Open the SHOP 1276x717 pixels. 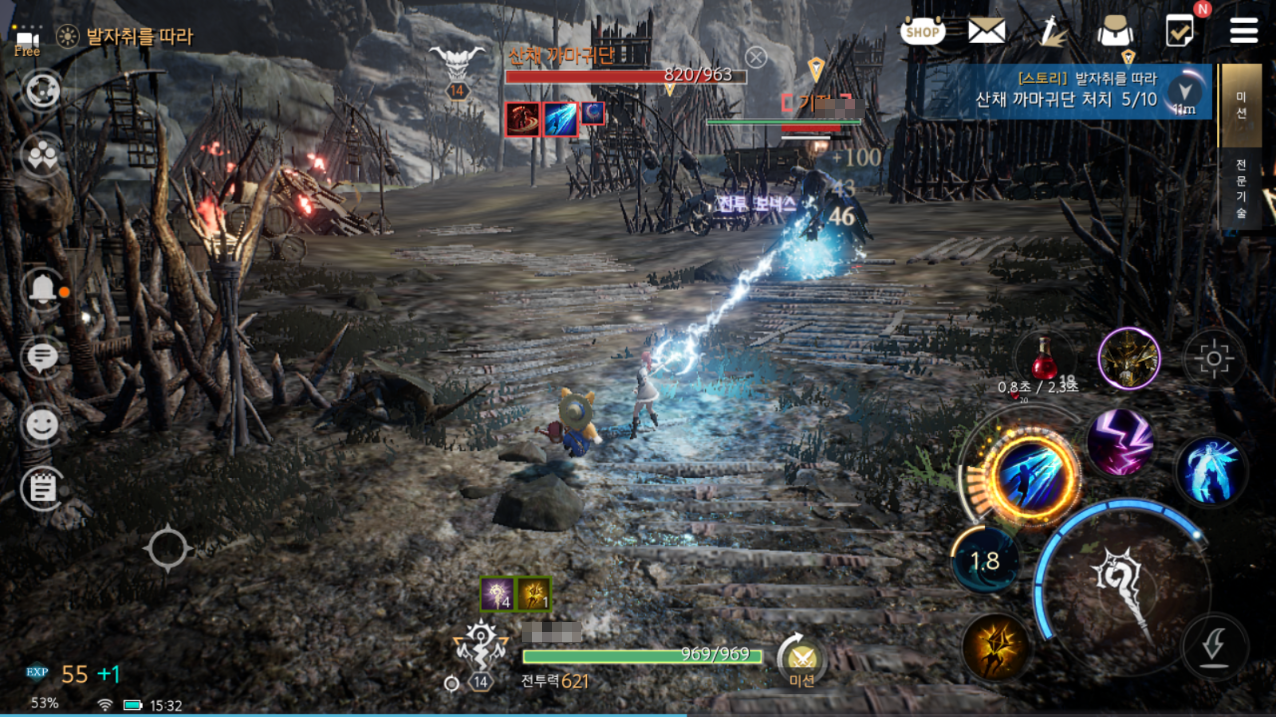coord(922,32)
